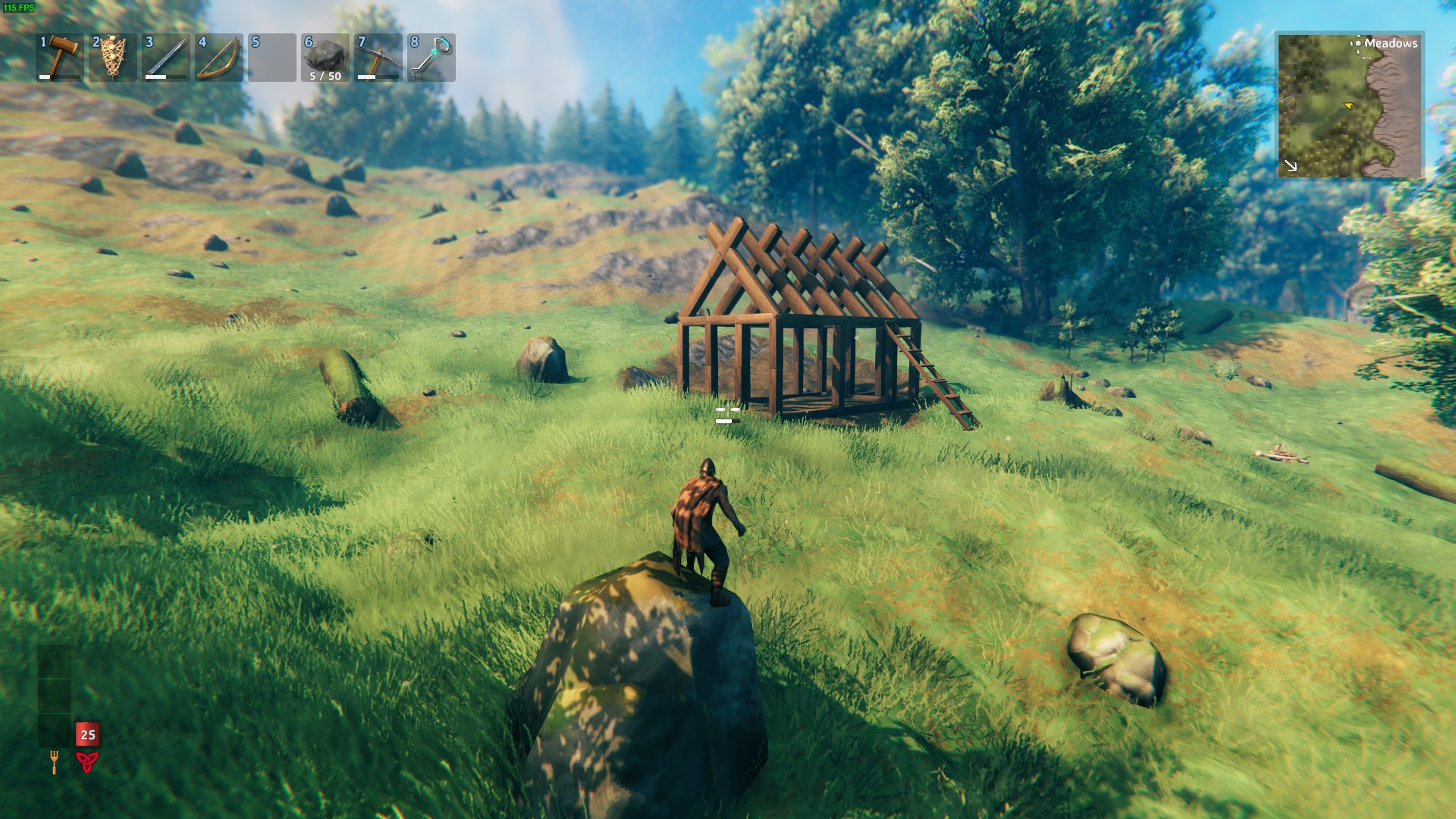Select the hammer in hotbar slot 1
This screenshot has height=819, width=1456.
click(x=60, y=57)
